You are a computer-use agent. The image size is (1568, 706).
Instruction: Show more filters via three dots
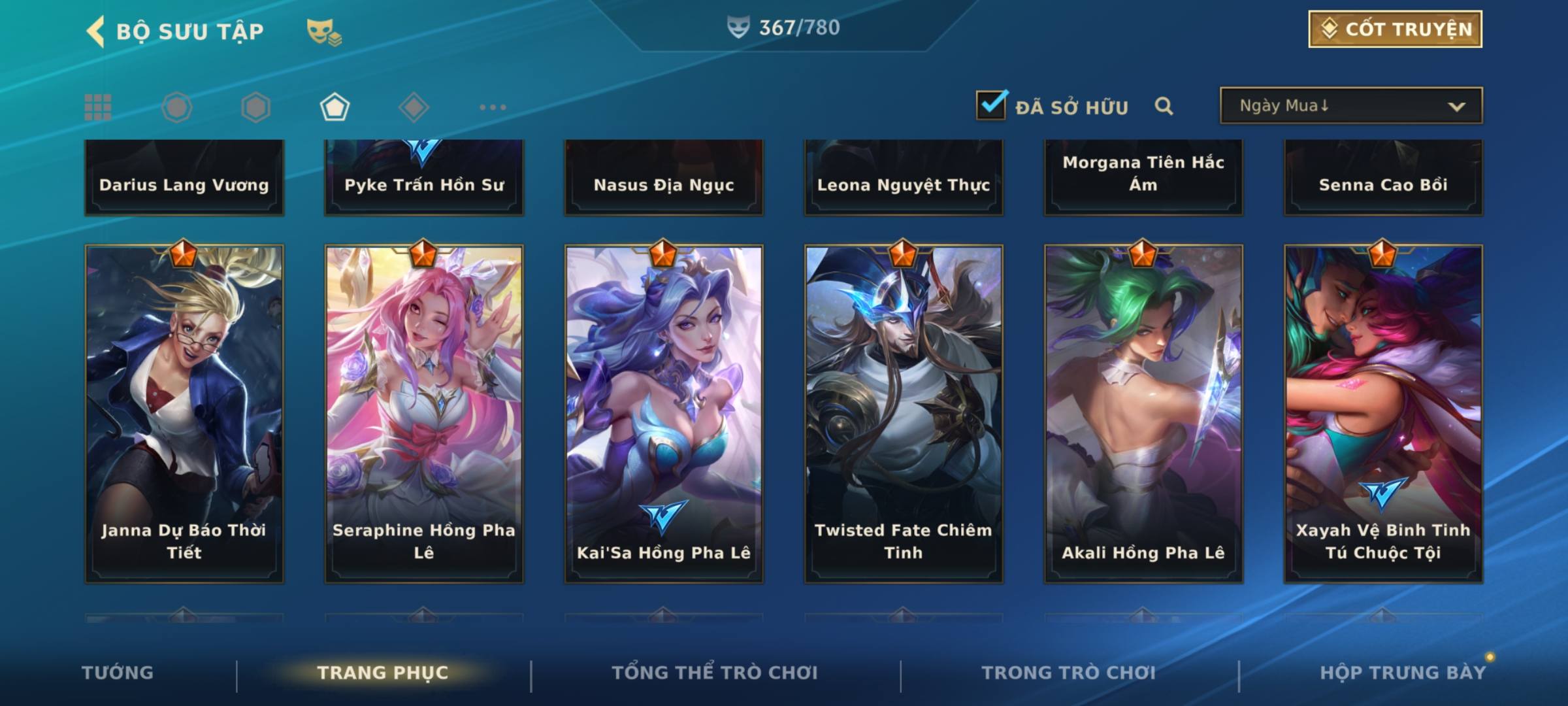point(493,107)
